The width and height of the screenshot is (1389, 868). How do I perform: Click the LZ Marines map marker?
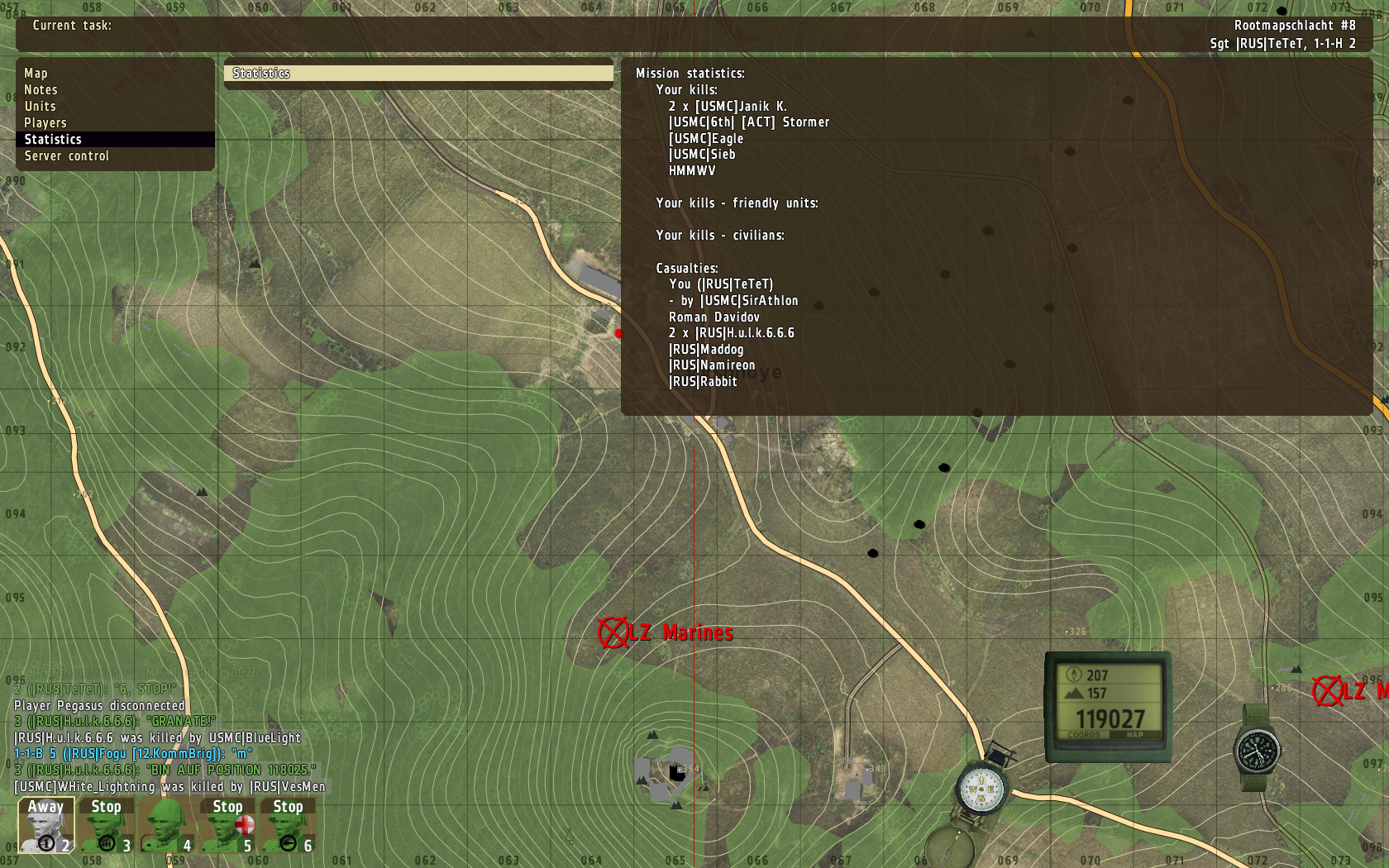tap(613, 633)
